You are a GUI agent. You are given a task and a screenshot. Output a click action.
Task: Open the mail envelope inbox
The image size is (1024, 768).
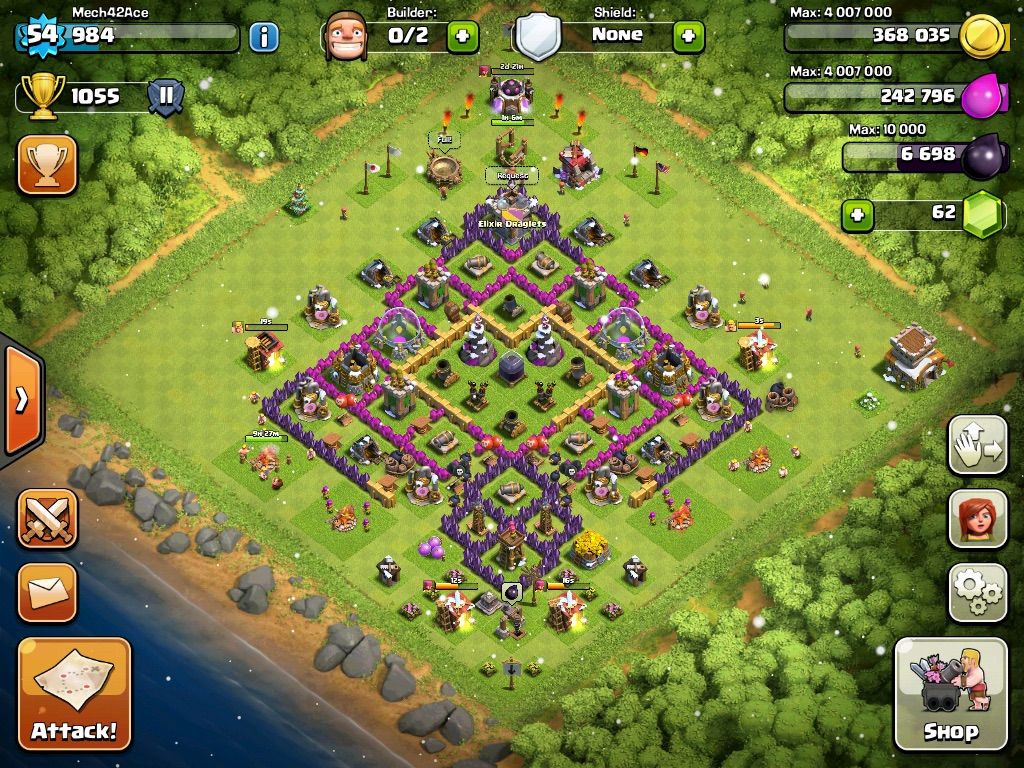click(x=47, y=592)
